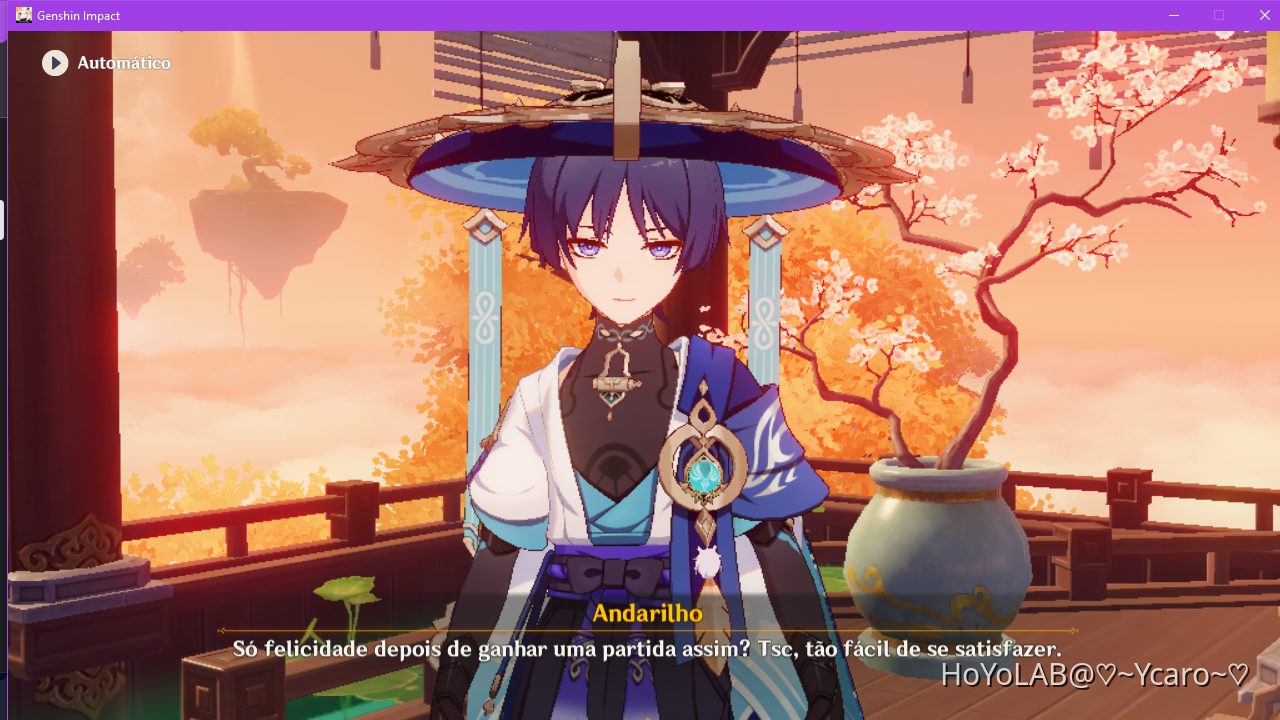The height and width of the screenshot is (720, 1280).
Task: Close the Genshin Impact window
Action: pyautogui.click(x=1264, y=15)
